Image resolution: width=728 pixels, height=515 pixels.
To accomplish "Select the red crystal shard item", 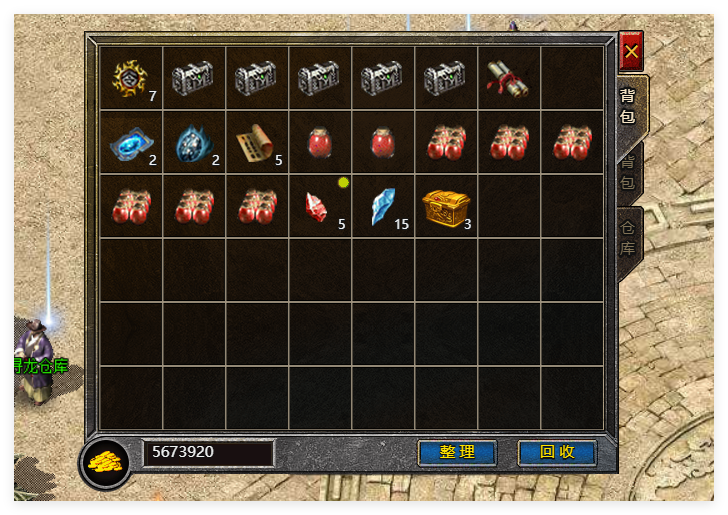I will pyautogui.click(x=319, y=206).
